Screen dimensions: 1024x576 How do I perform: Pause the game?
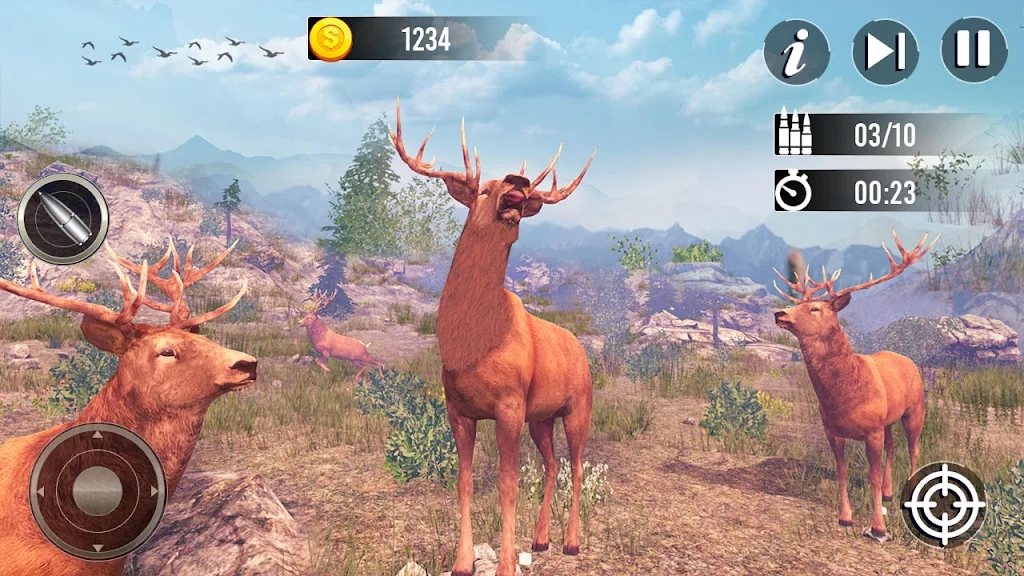(x=974, y=50)
